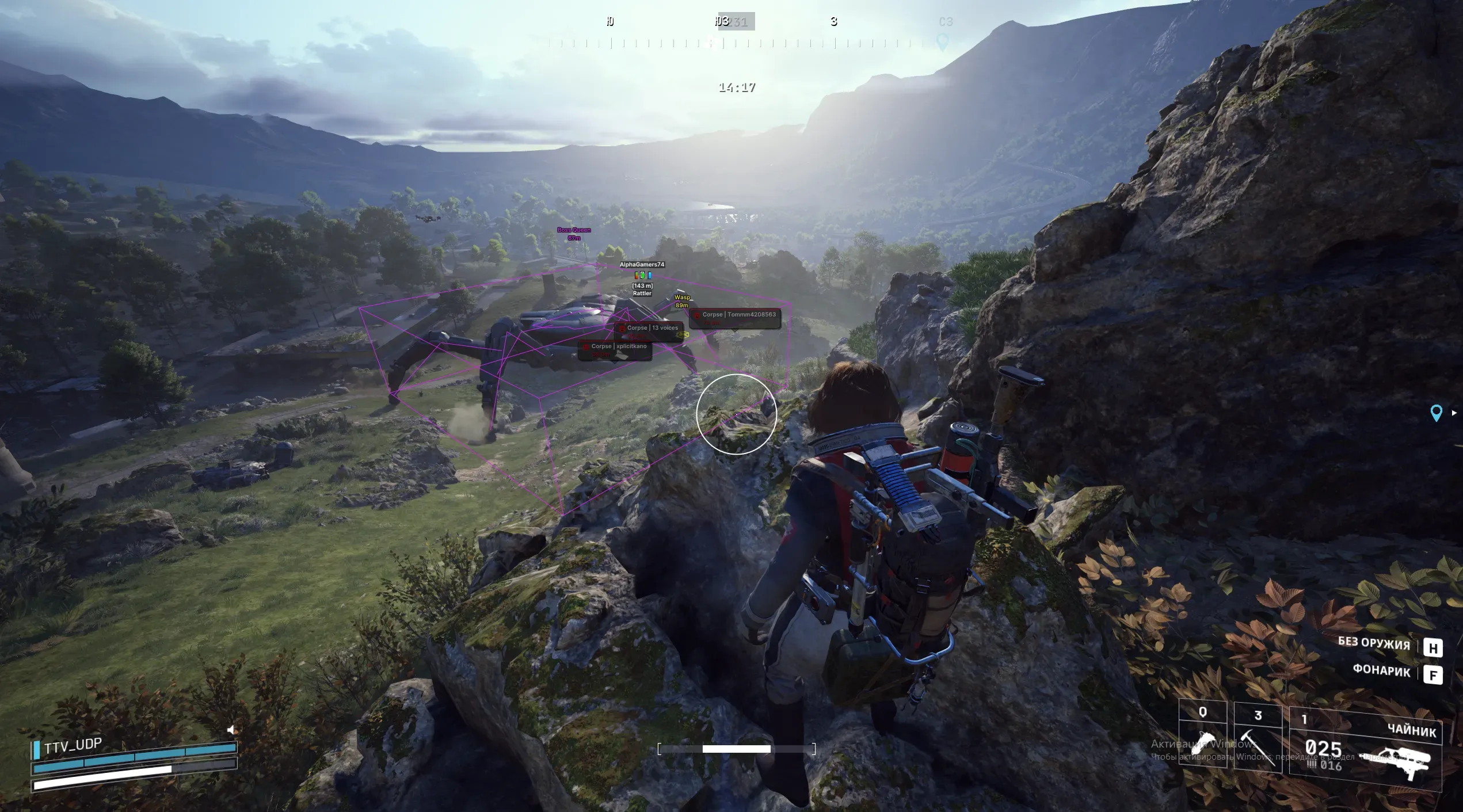Select the ЧАЙНИК weapon slot

coord(1365,749)
